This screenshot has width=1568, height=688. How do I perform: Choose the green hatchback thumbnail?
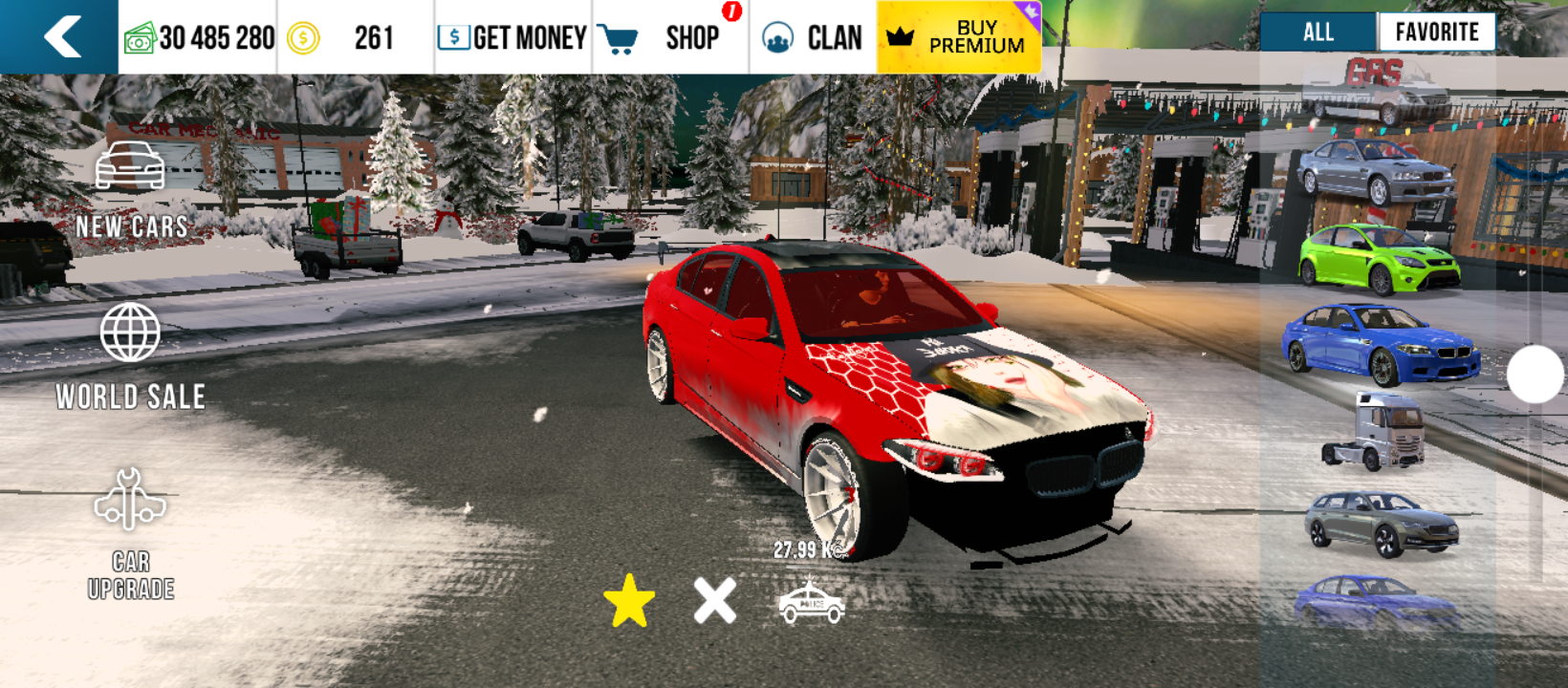[1379, 259]
